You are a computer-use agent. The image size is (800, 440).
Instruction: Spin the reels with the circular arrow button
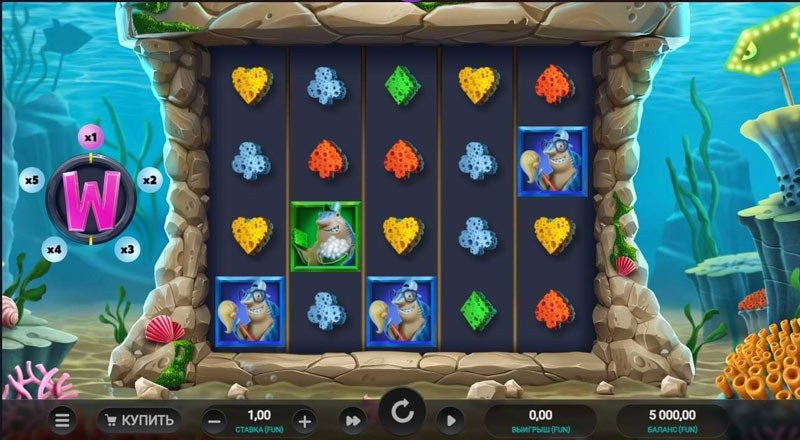[402, 411]
